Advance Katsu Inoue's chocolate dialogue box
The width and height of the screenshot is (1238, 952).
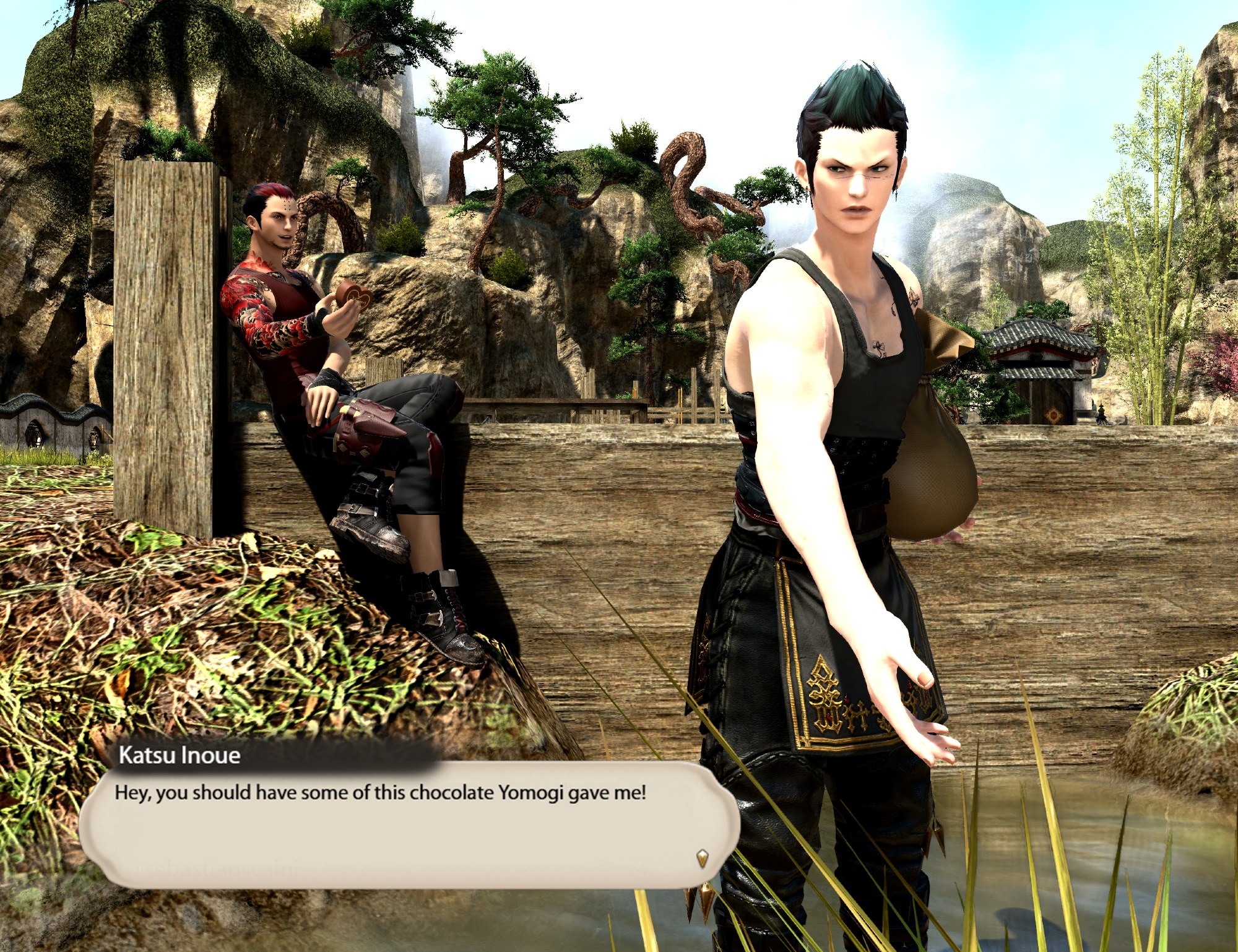click(409, 823)
